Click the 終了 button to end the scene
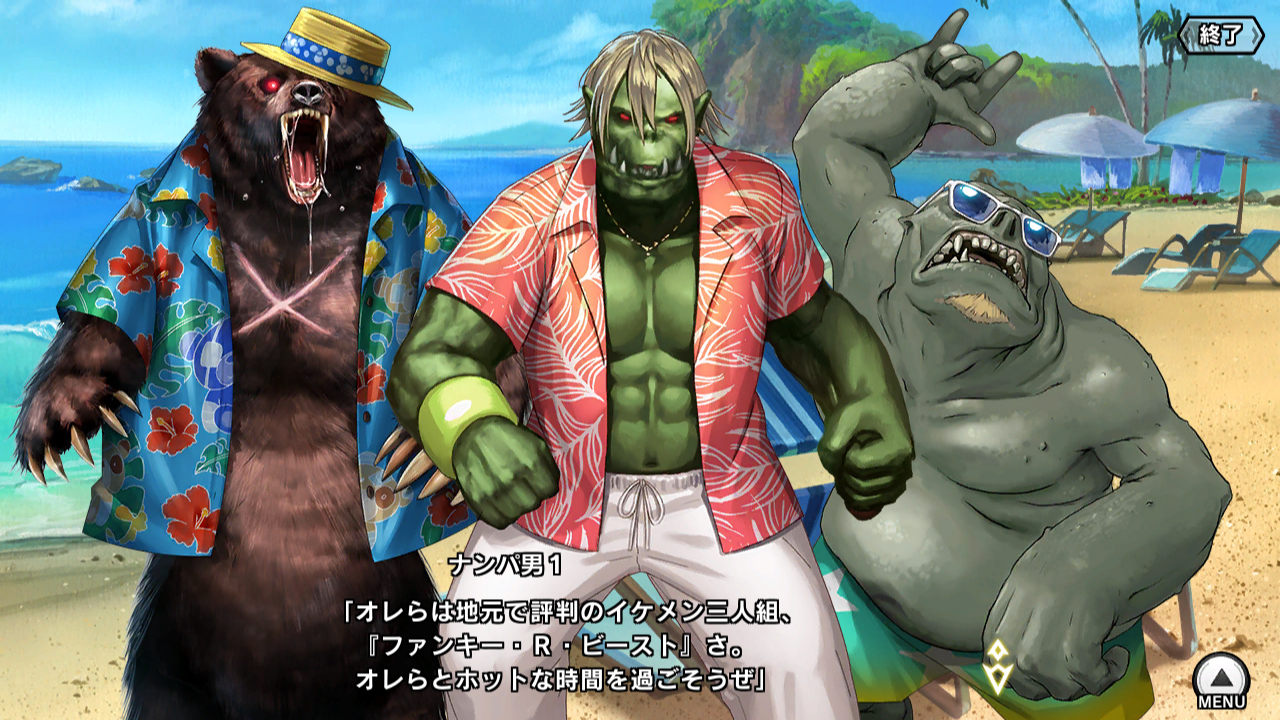Image resolution: width=1280 pixels, height=720 pixels. [1220, 35]
